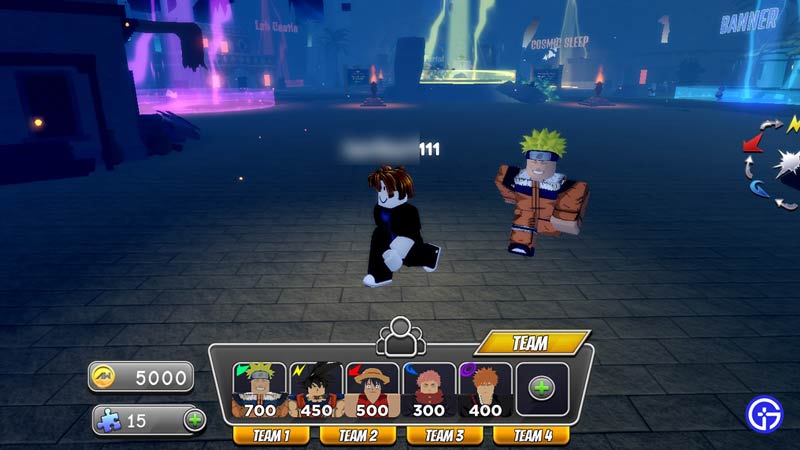
Task: Switch to Team 4 tab
Action: tap(532, 435)
